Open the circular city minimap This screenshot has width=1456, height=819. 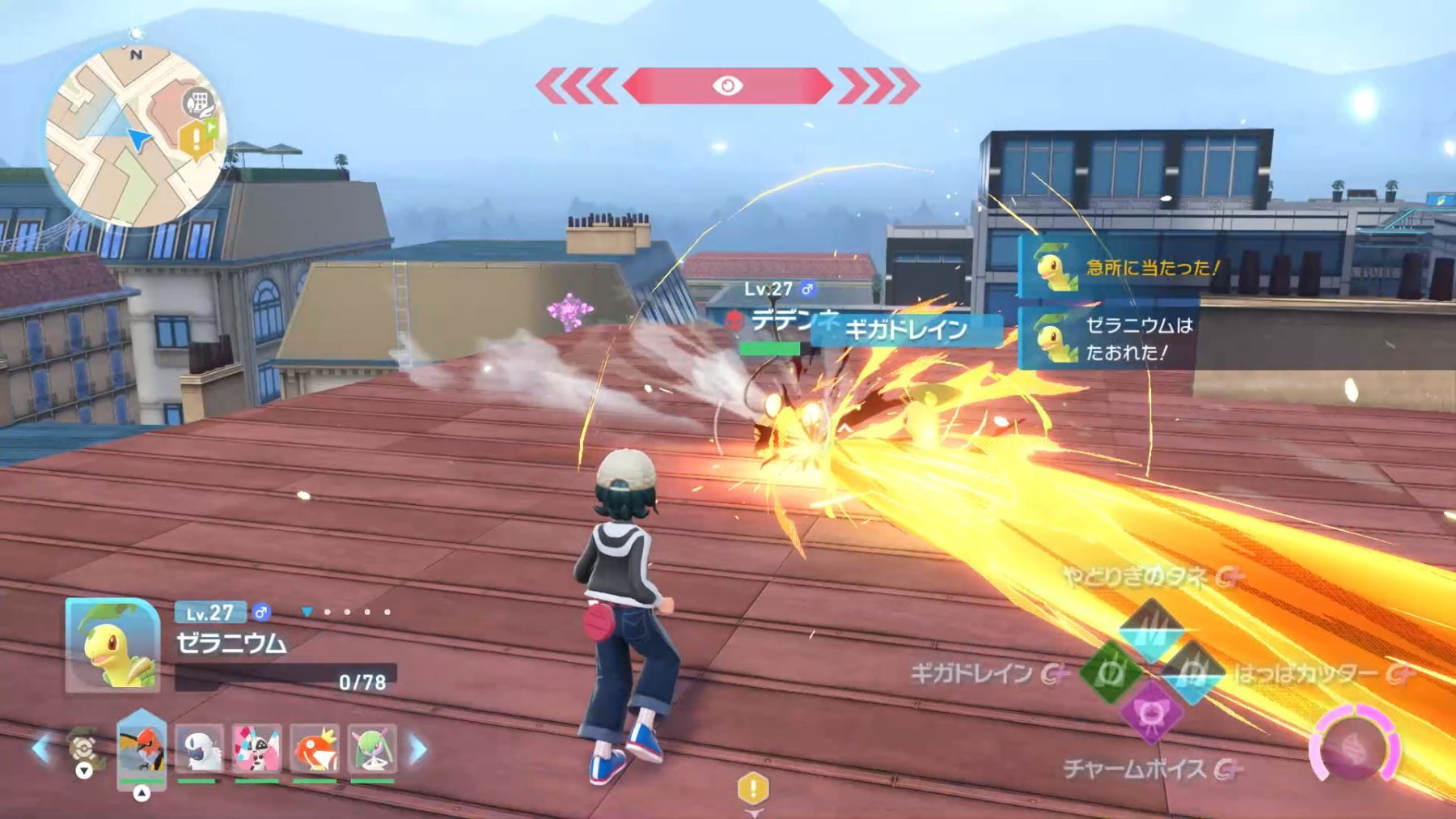[135, 136]
